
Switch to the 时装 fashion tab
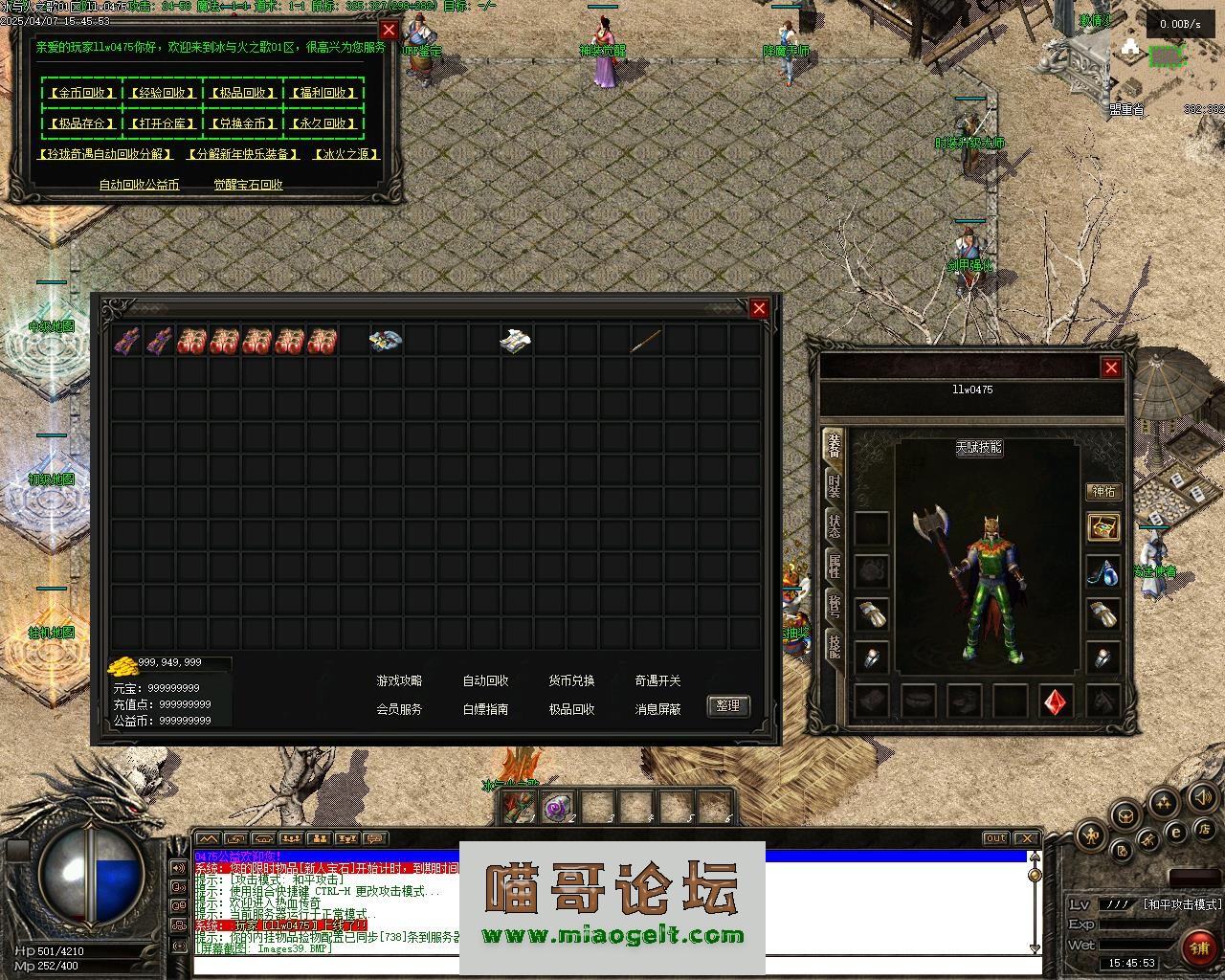(835, 484)
